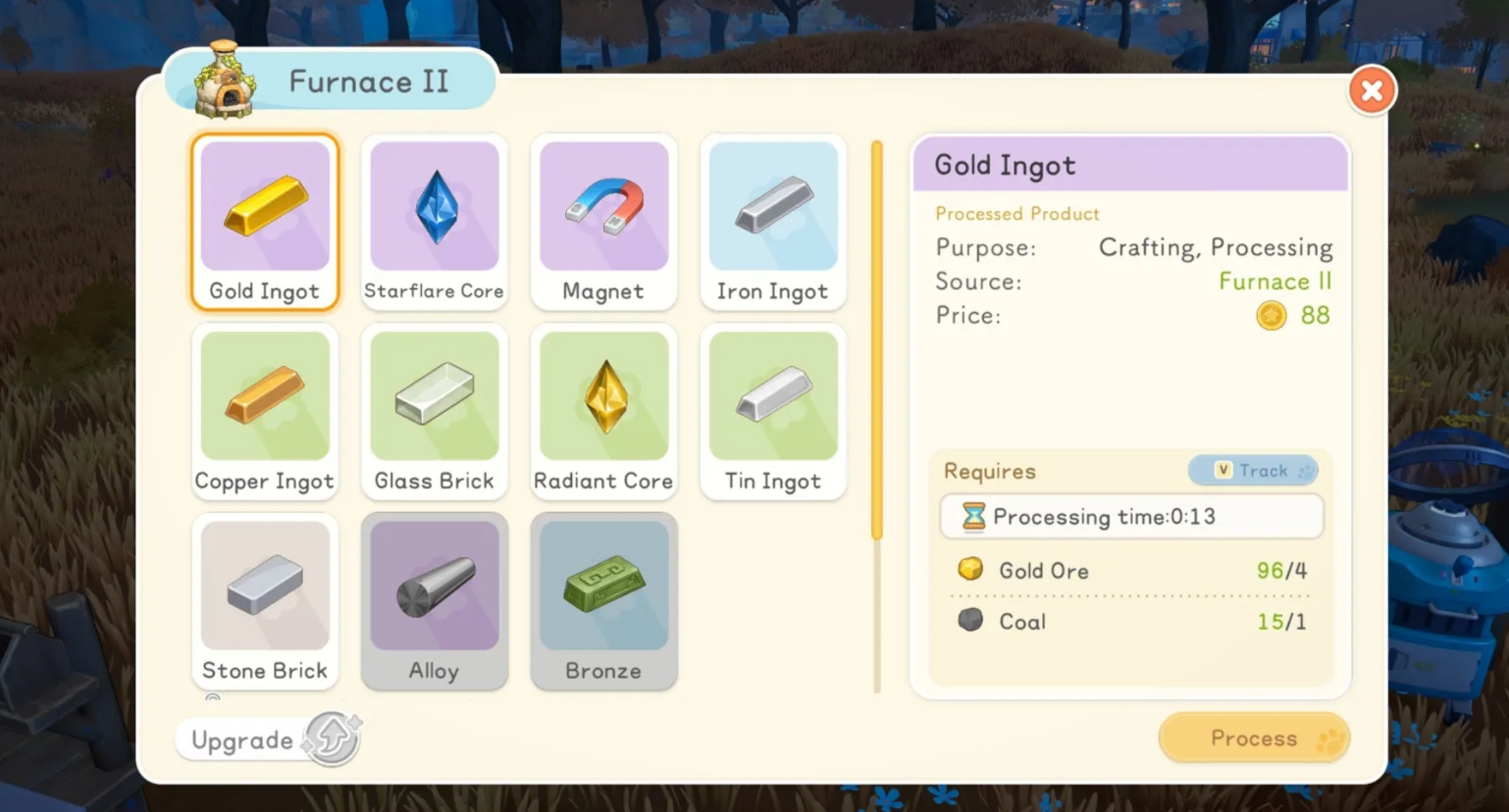
Task: Upgrade the furnace
Action: (268, 739)
